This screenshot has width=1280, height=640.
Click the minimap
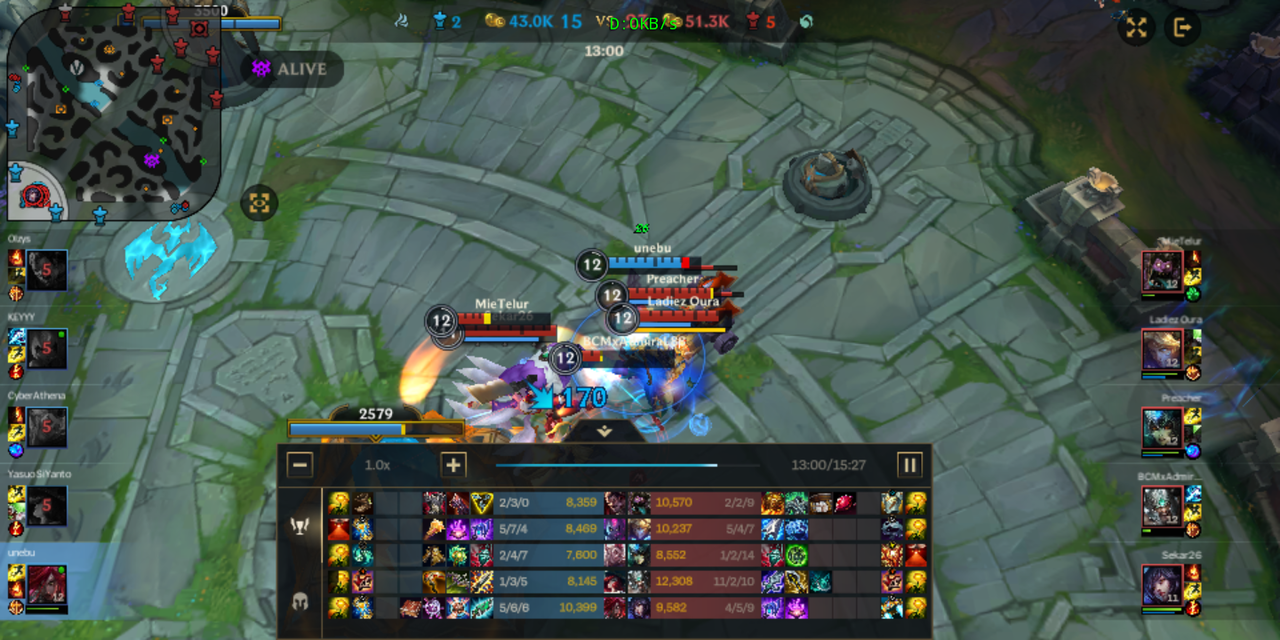[x=112, y=108]
